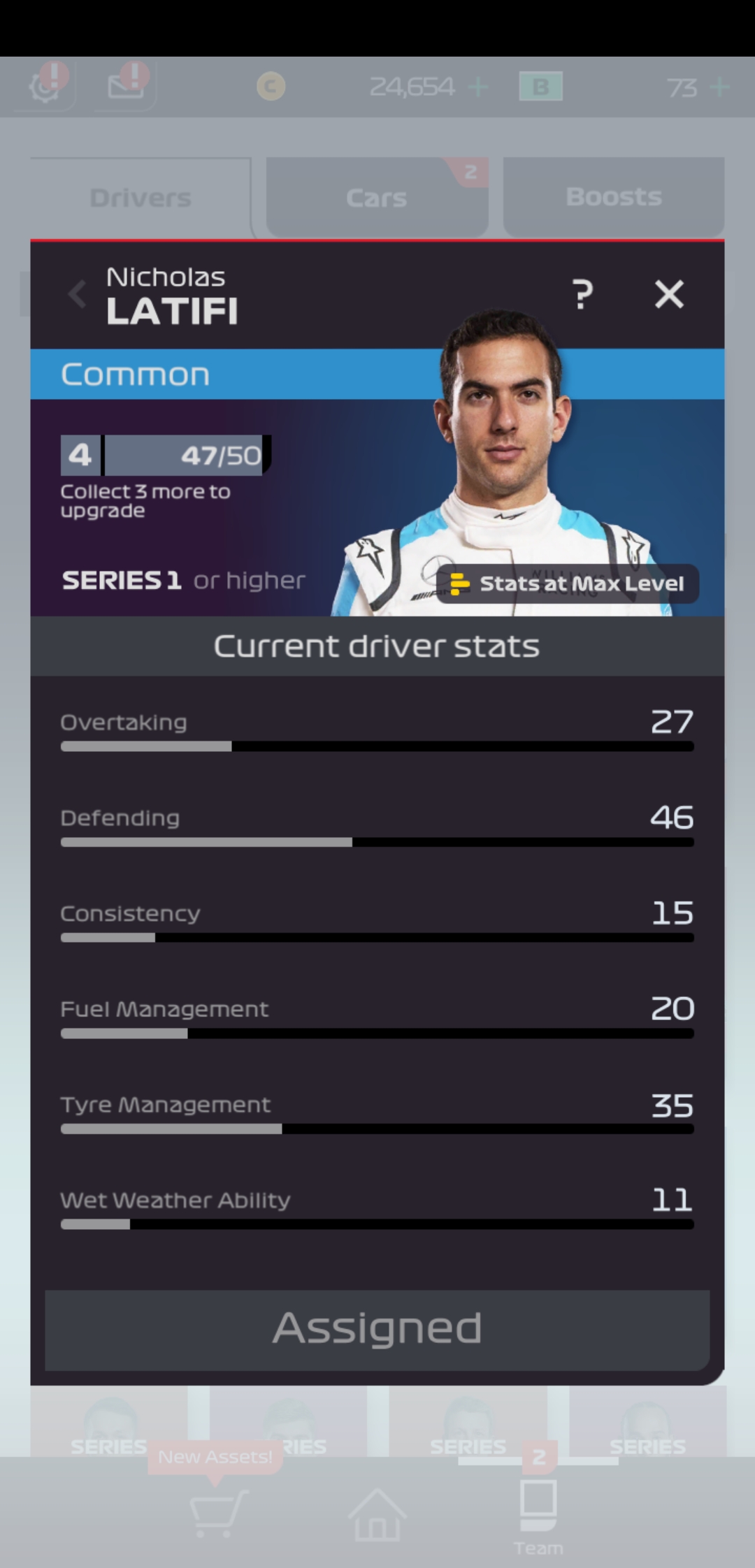
Task: Close the Nicholas Latifi driver panel
Action: 669,294
